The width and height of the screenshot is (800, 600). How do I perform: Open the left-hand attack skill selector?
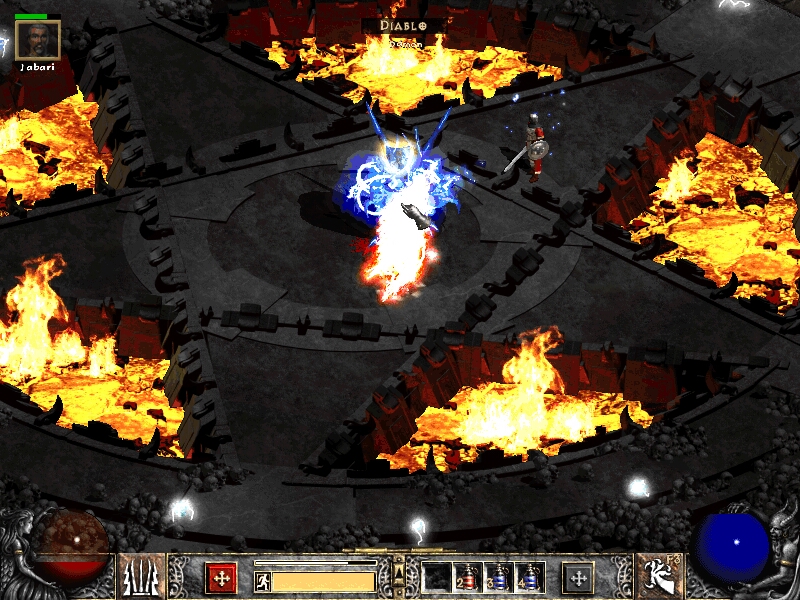[x=142, y=576]
